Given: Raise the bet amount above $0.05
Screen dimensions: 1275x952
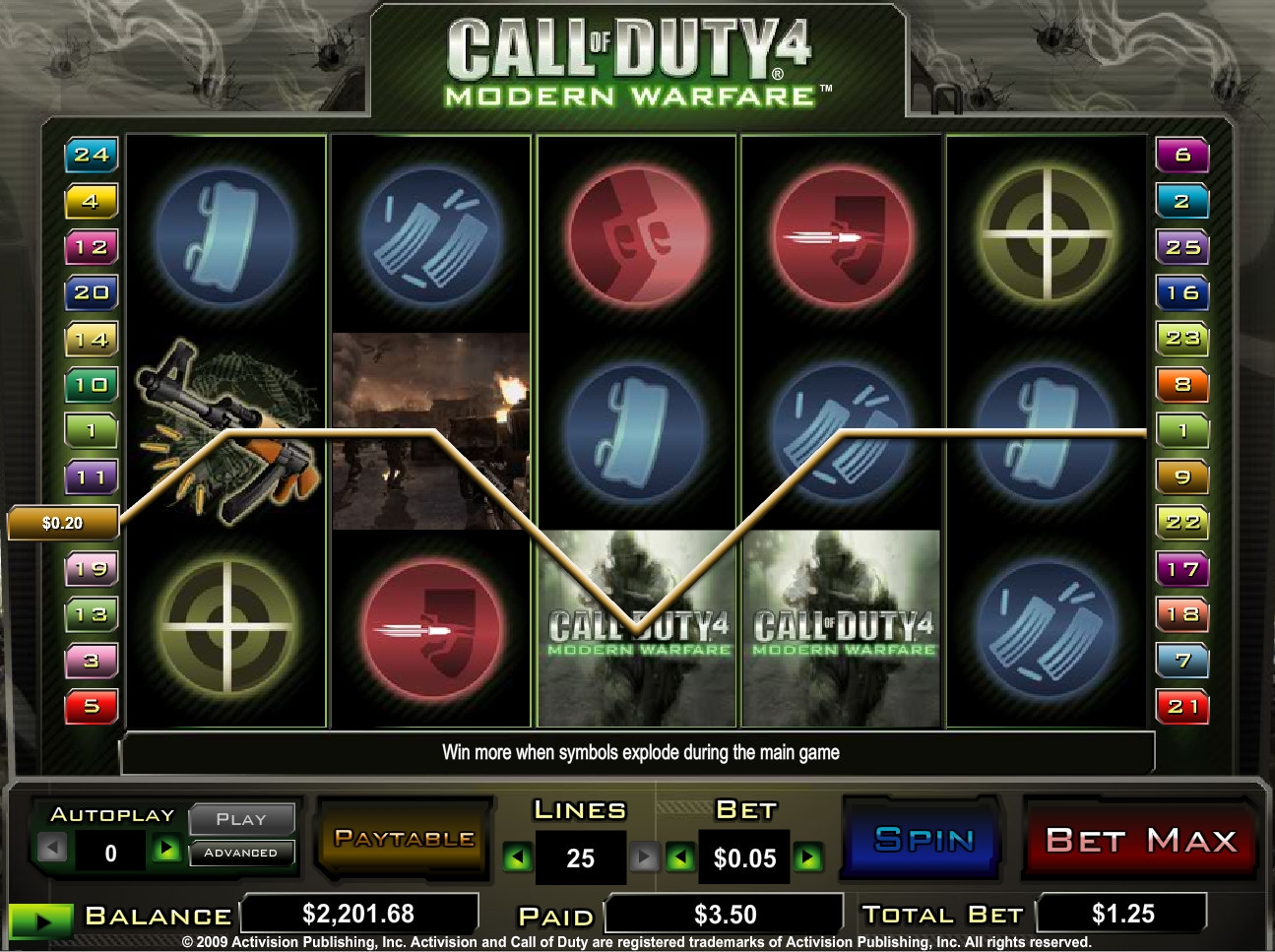Looking at the screenshot, I should point(808,858).
